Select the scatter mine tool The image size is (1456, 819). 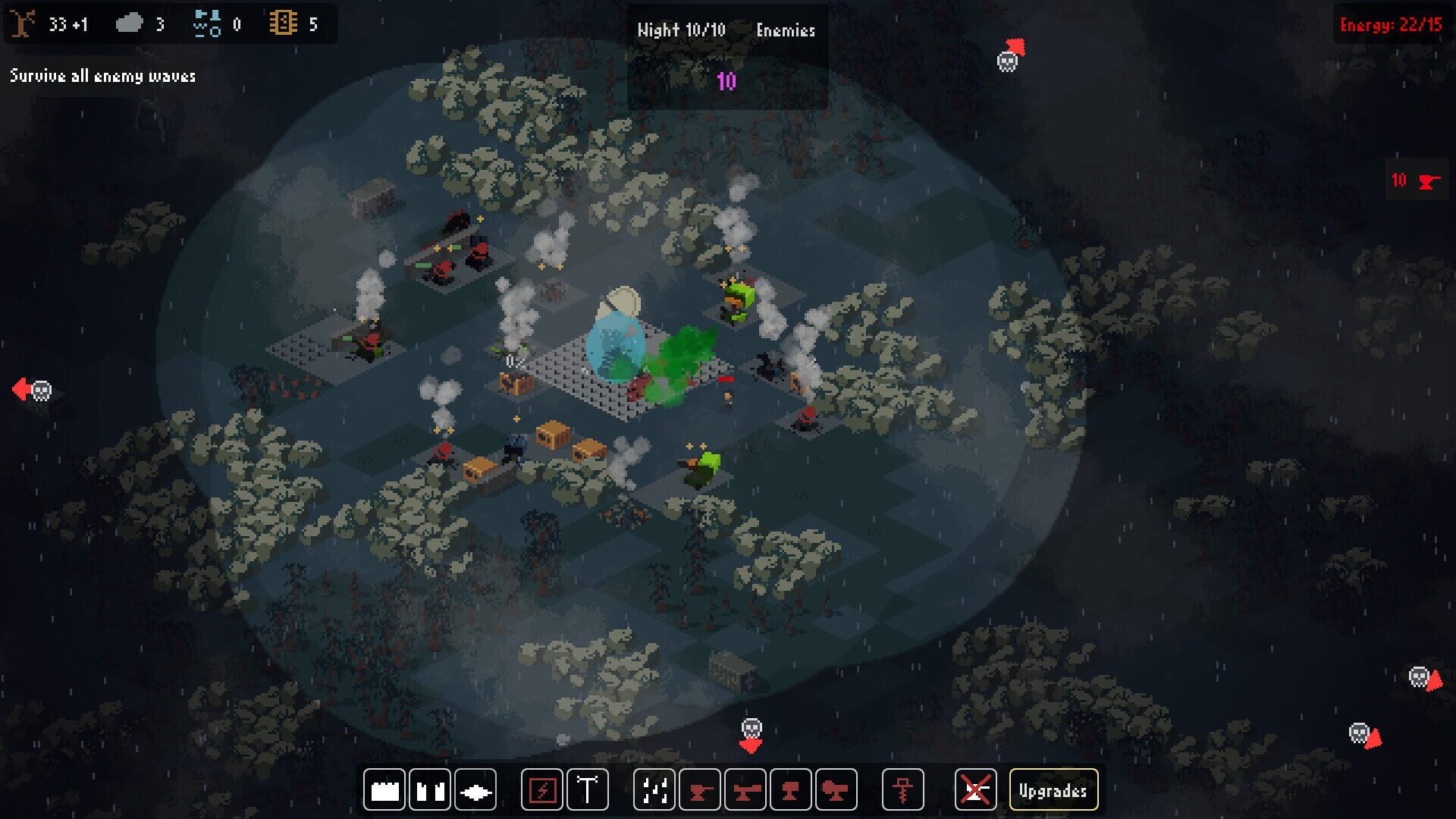654,789
